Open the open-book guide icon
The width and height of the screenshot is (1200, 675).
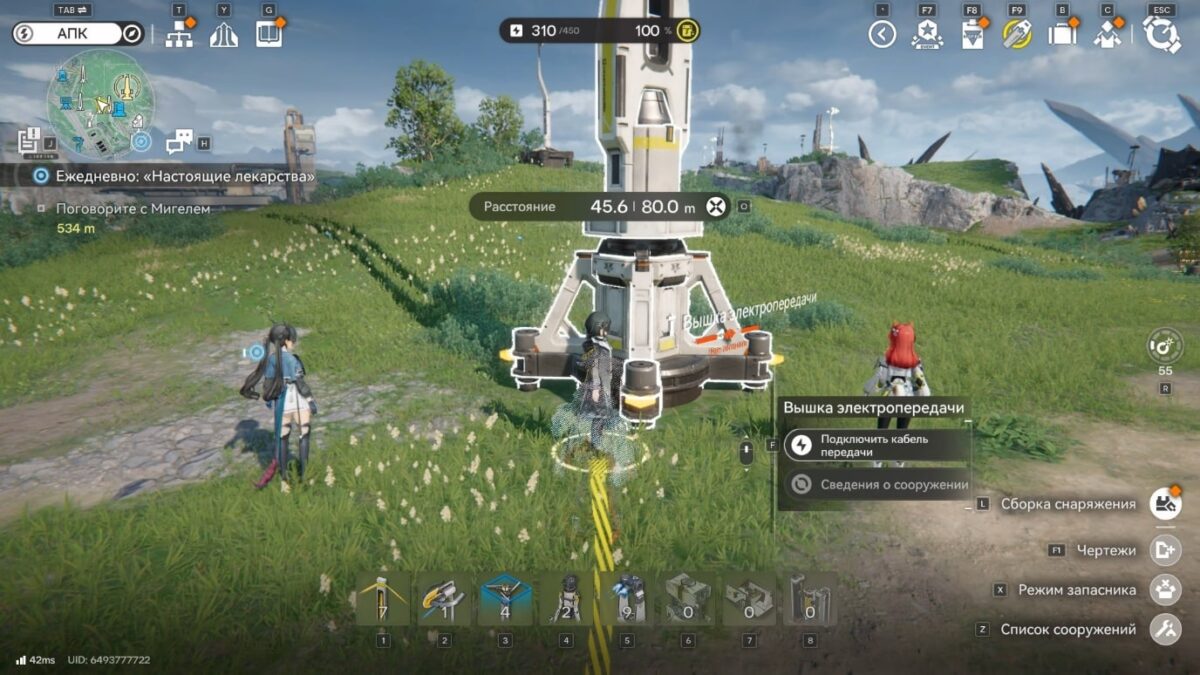tap(268, 35)
